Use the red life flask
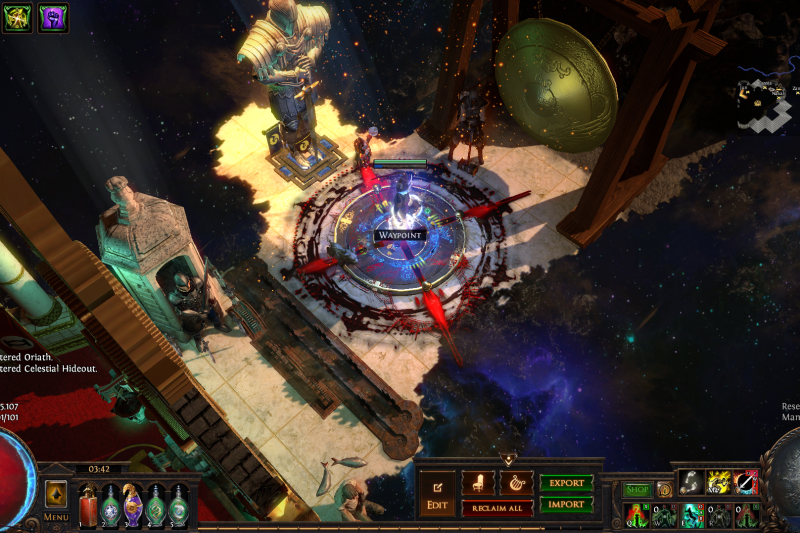 click(89, 505)
